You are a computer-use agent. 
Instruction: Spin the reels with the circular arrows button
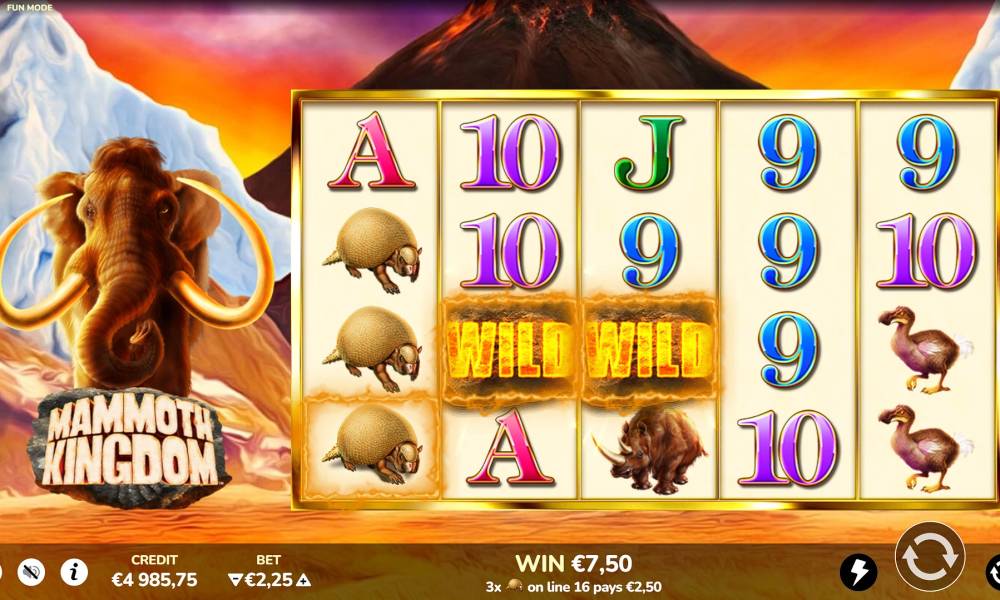(929, 556)
